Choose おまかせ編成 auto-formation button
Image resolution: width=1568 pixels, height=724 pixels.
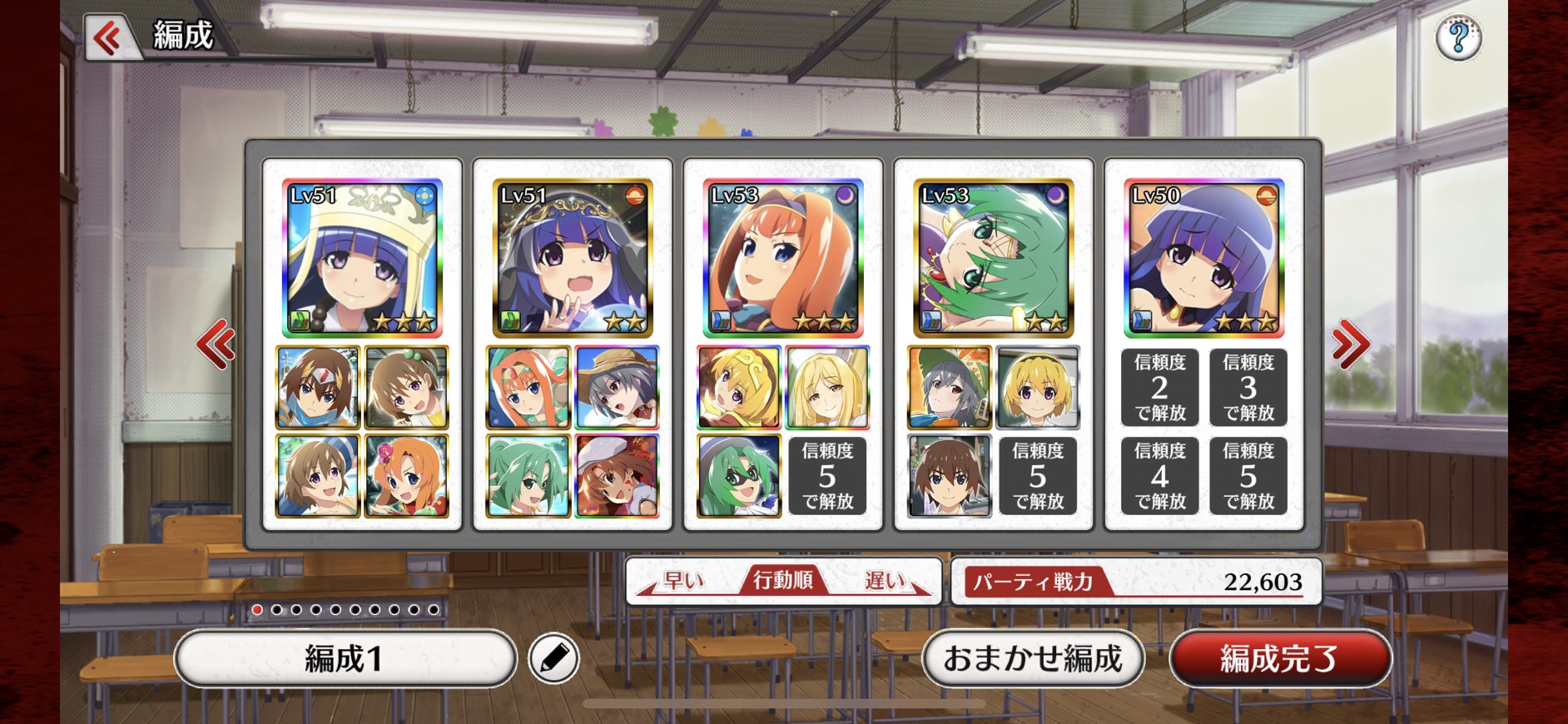1033,658
